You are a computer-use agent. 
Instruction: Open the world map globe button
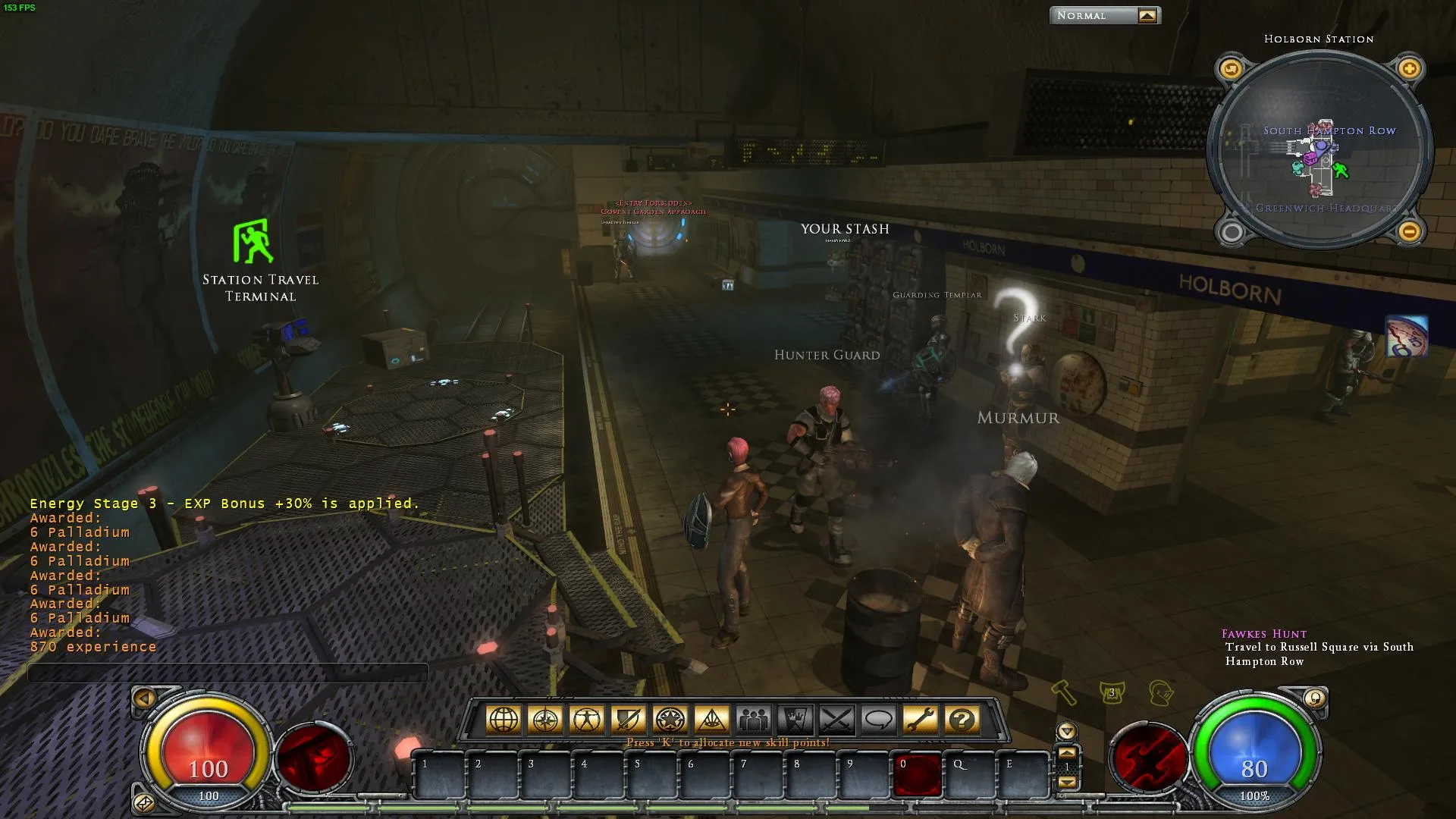click(x=504, y=719)
